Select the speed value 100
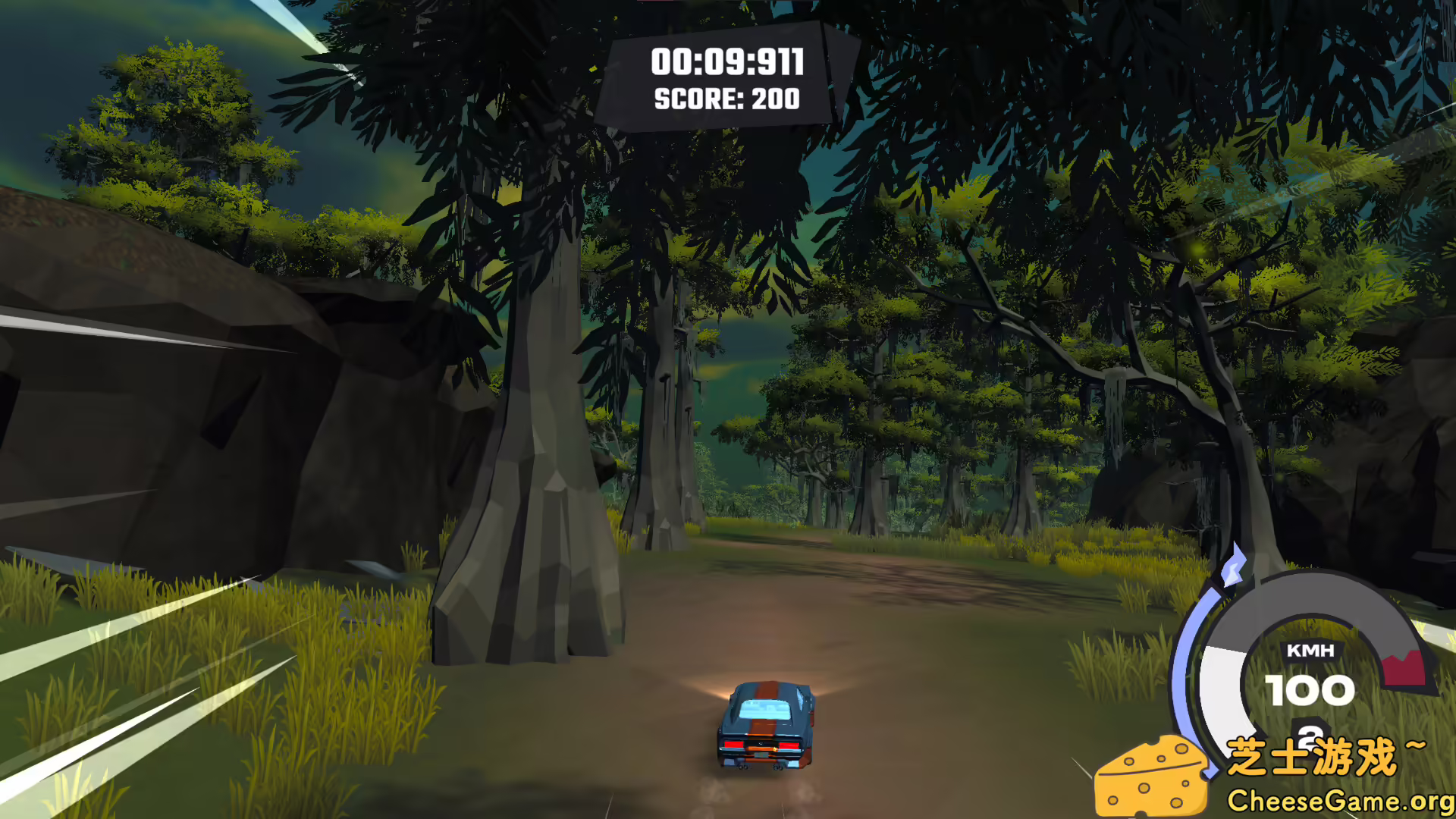This screenshot has height=819, width=1456. [1311, 690]
